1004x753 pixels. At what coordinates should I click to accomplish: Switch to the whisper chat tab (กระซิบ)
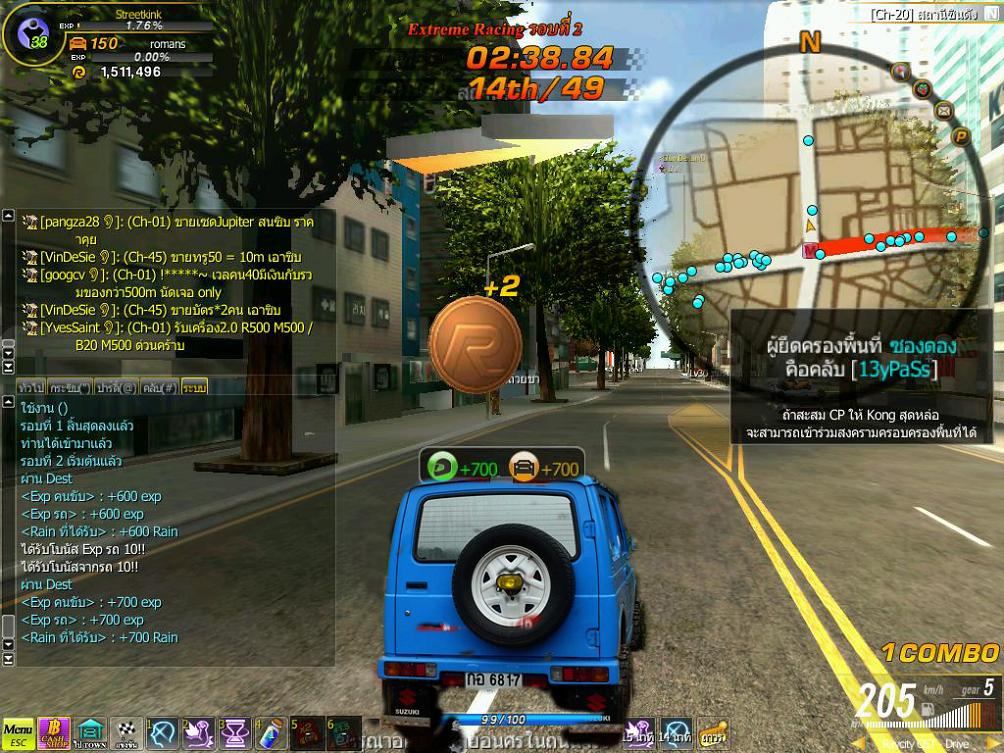(x=70, y=386)
